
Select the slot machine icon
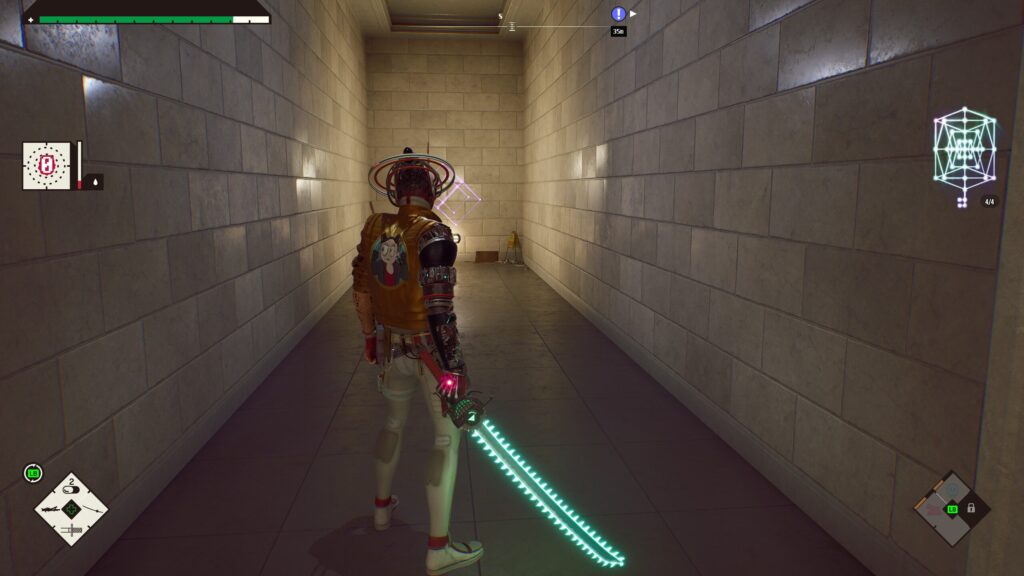[x=47, y=165]
